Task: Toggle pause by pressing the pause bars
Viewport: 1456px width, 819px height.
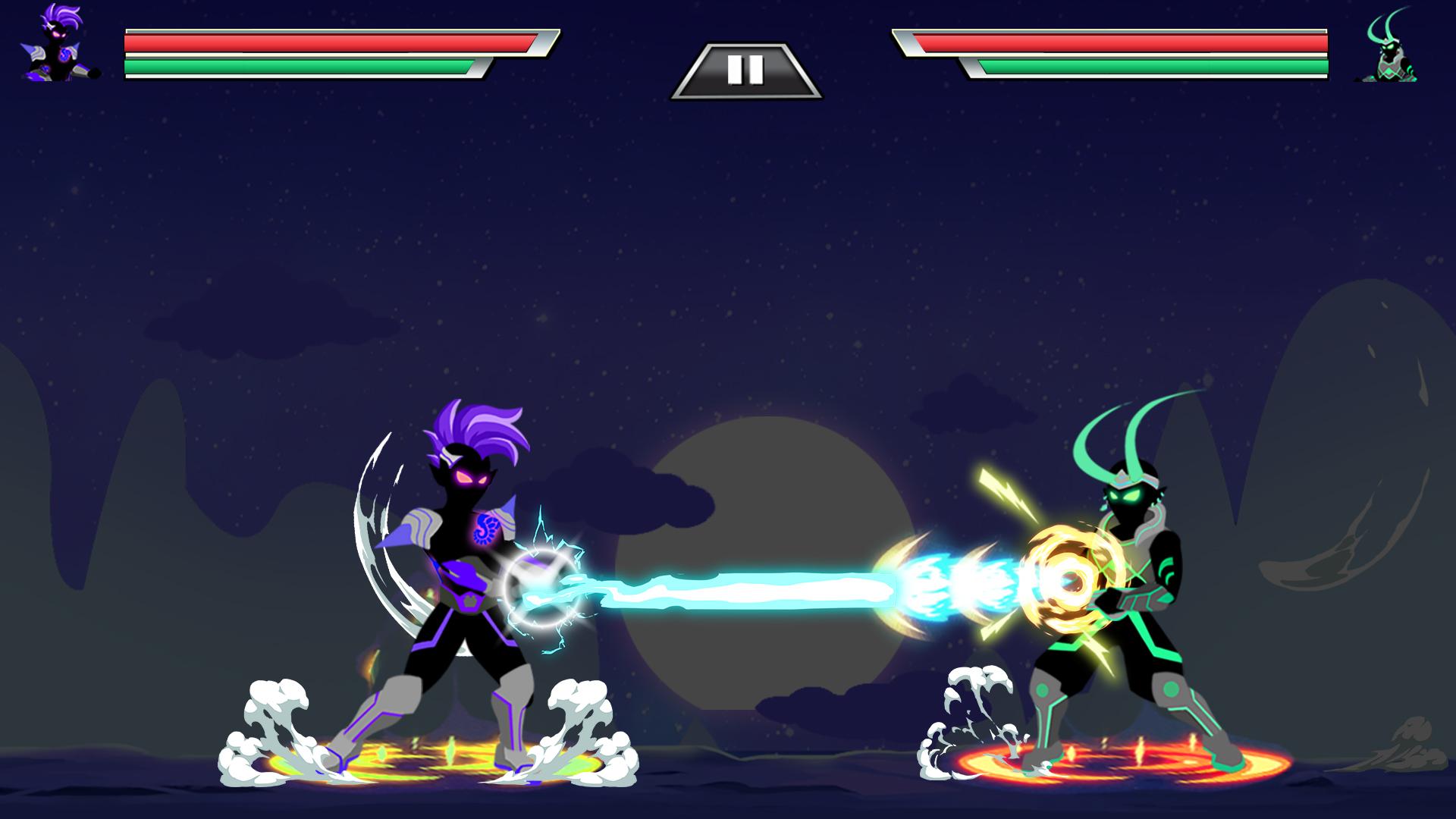Action: 747,70
